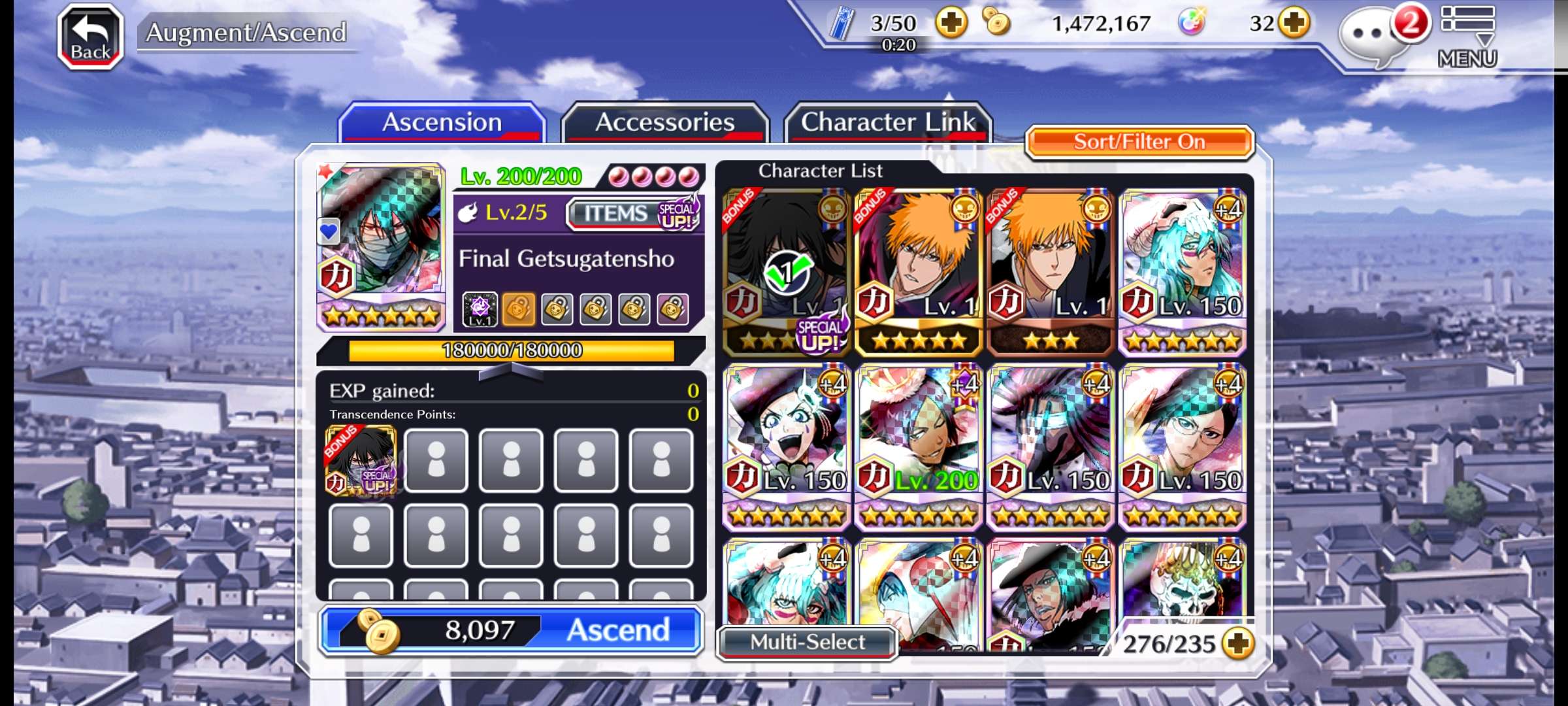The image size is (1568, 706).
Task: Add more tickets with the plus button
Action: [951, 24]
